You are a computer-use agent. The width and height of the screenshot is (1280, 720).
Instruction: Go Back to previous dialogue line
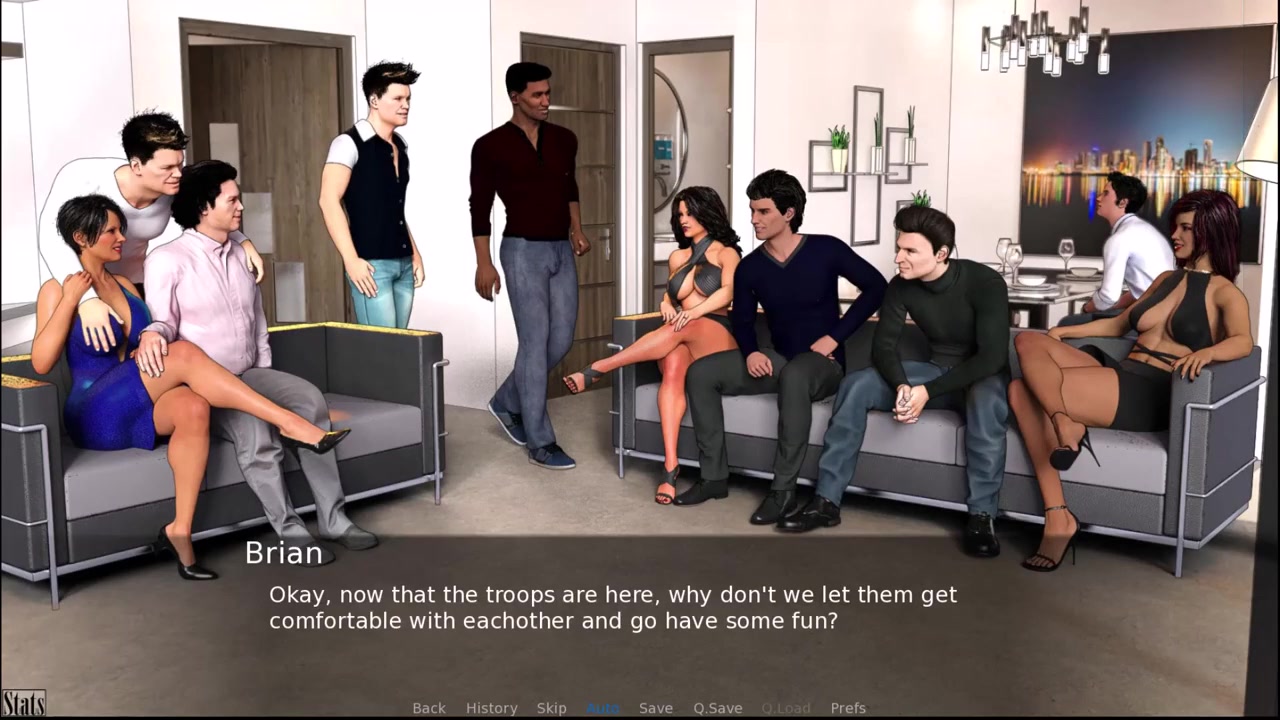[x=429, y=708]
